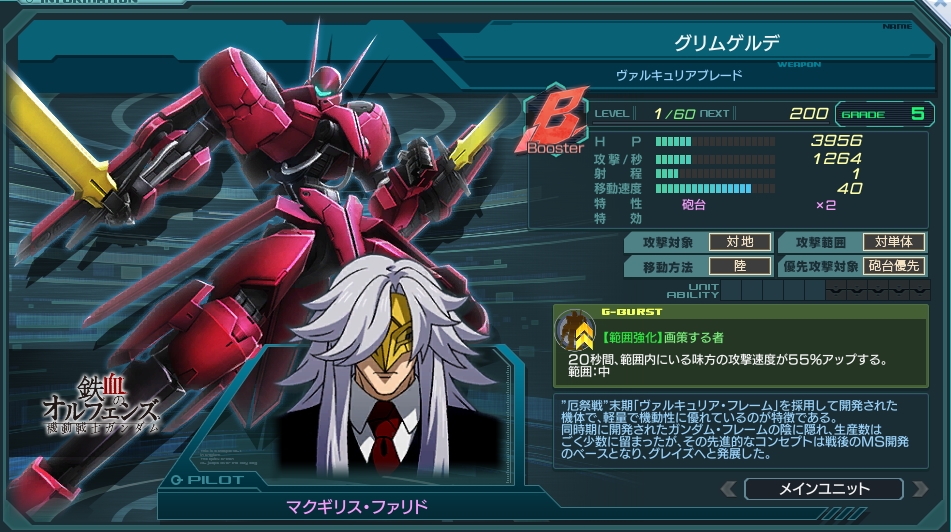Image resolution: width=951 pixels, height=532 pixels.
Task: Click the red Booster type badge
Action: point(555,125)
